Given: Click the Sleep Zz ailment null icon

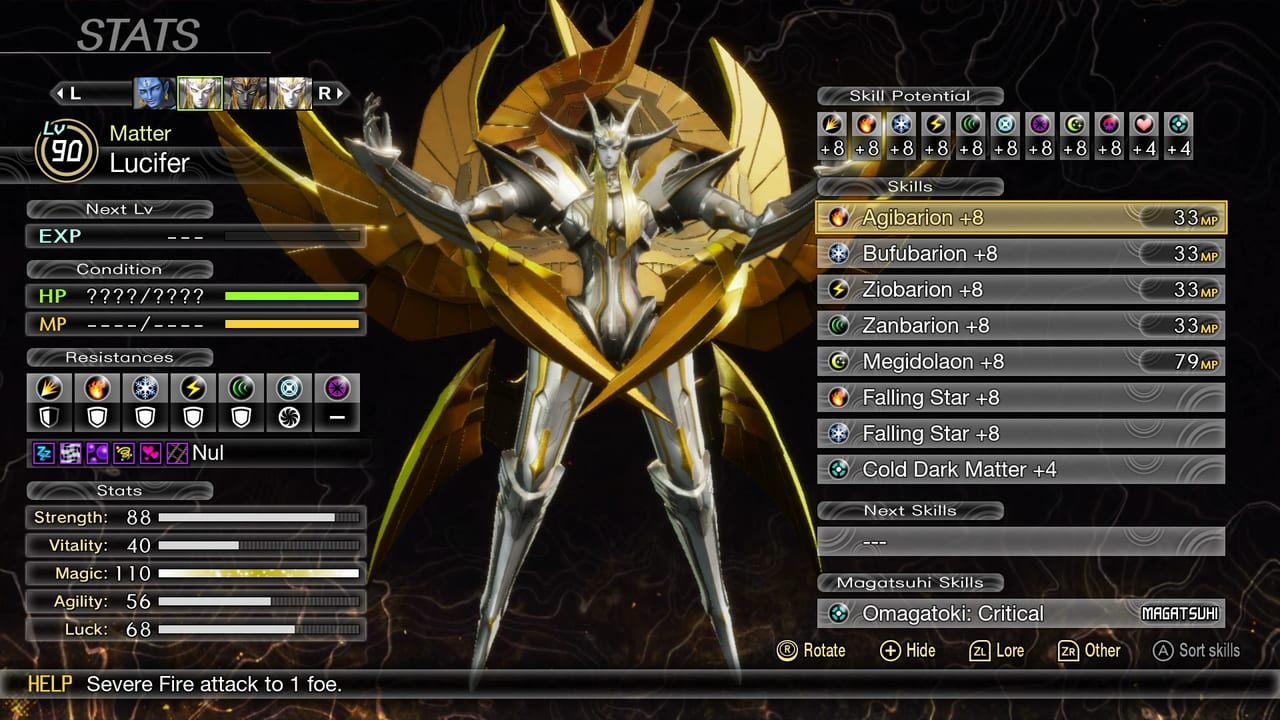Looking at the screenshot, I should tap(42, 453).
